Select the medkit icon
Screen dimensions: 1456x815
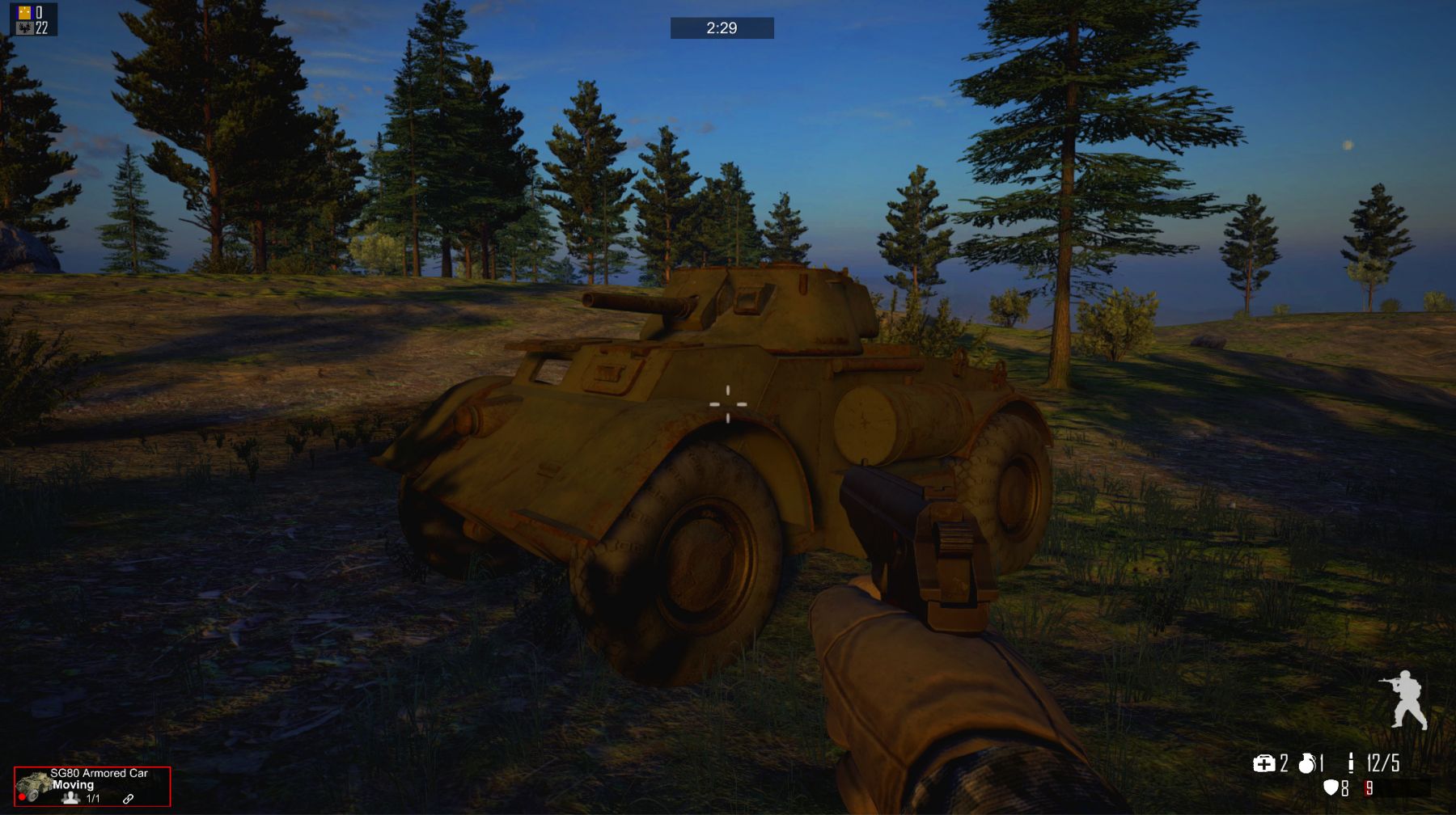pos(1263,763)
